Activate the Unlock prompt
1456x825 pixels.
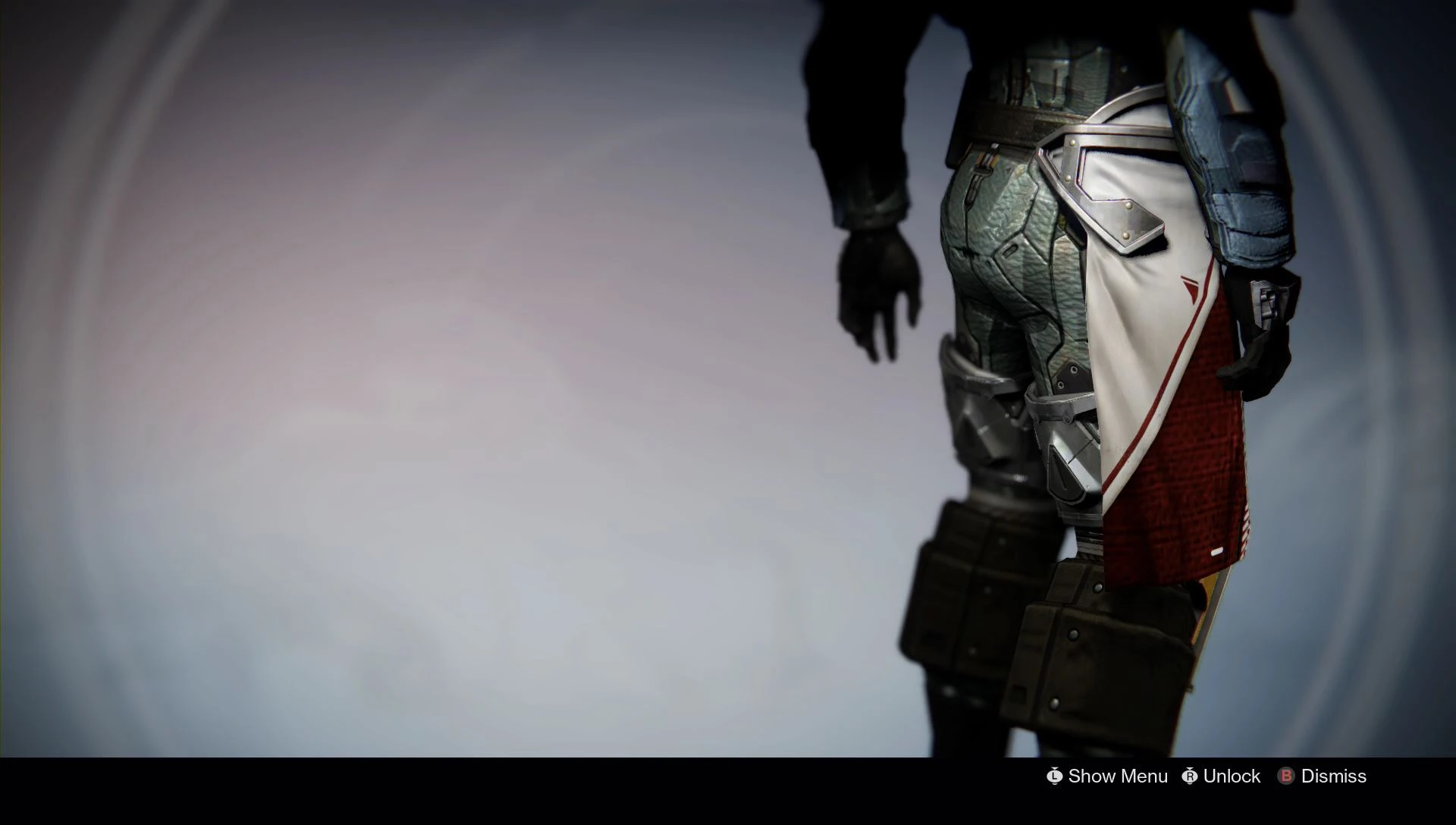[x=1232, y=776]
